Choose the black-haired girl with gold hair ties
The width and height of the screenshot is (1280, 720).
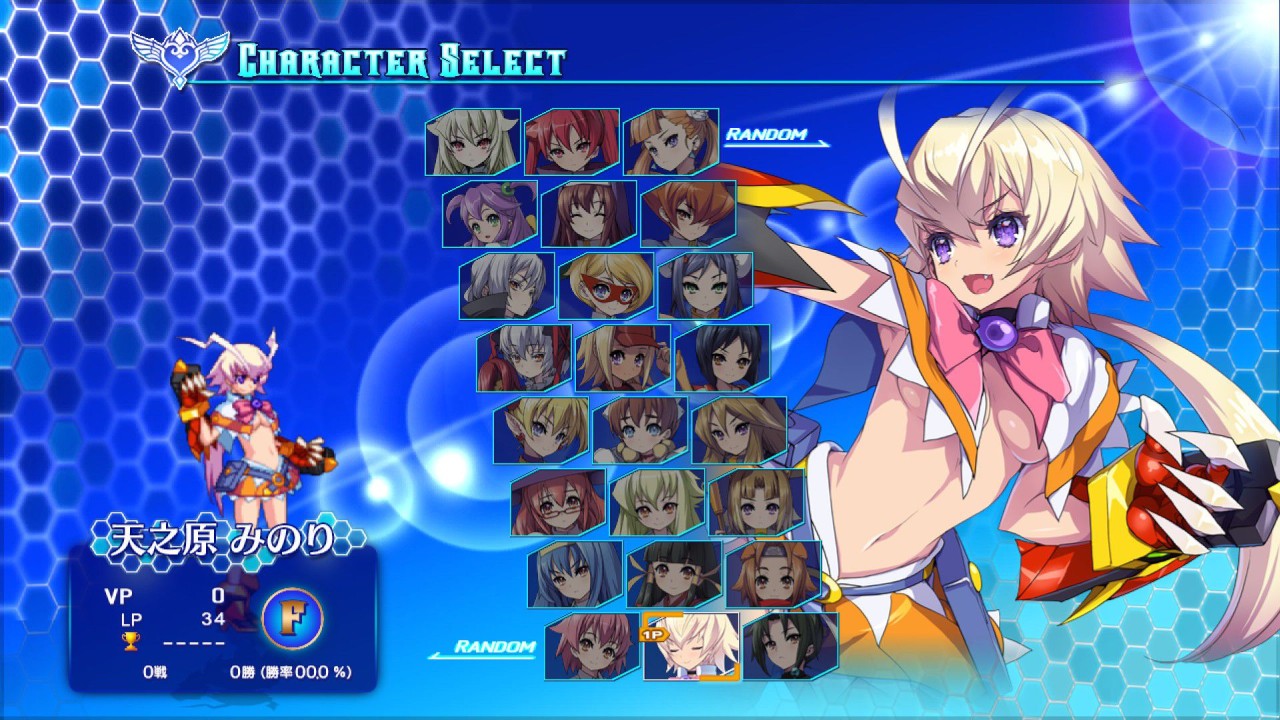[x=674, y=574]
